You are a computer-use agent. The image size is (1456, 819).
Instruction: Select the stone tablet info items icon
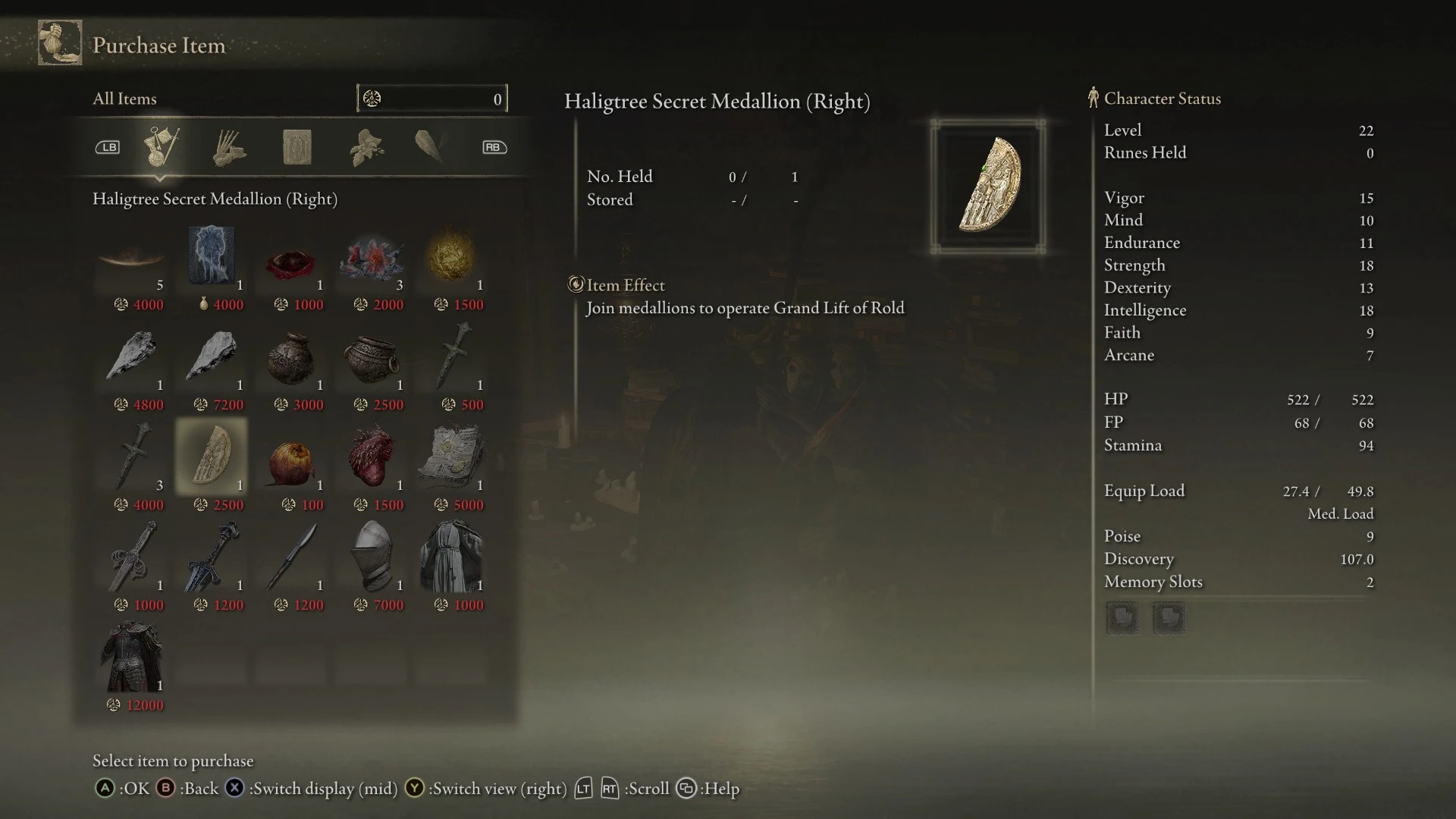297,146
